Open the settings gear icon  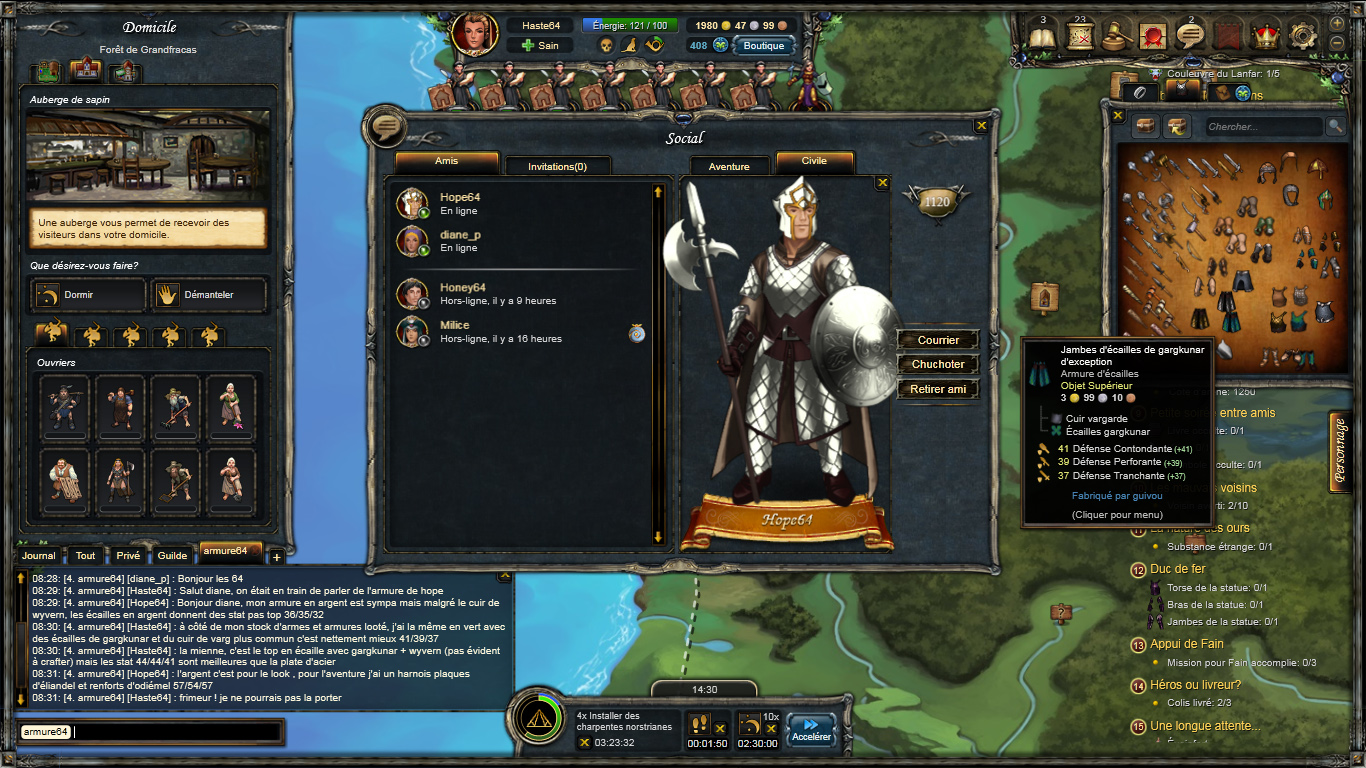tap(1303, 34)
